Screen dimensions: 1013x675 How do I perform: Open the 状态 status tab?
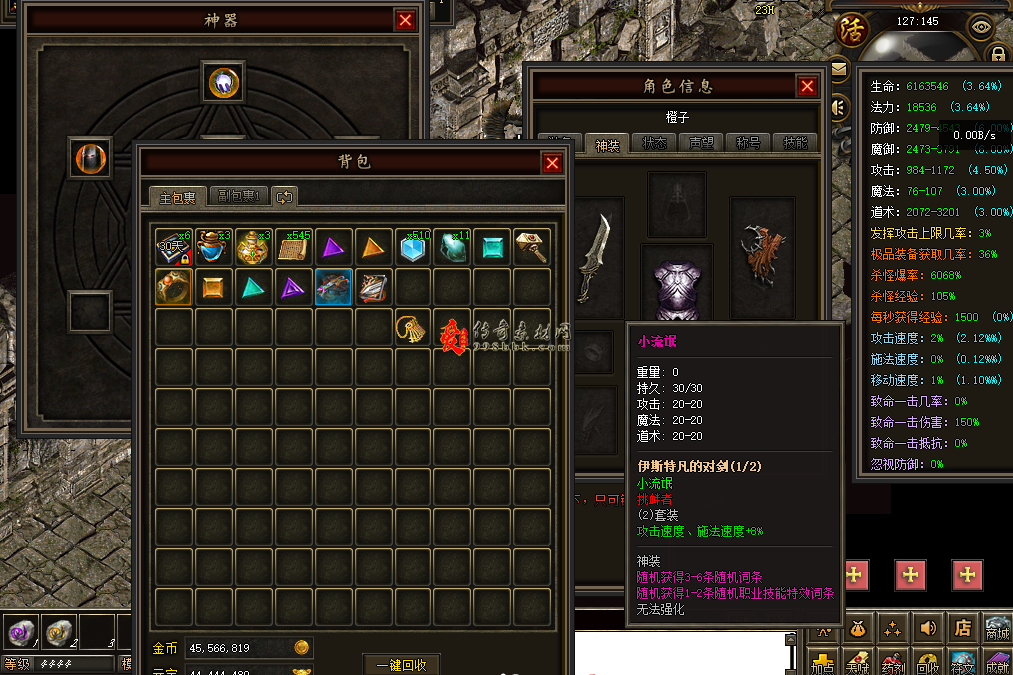point(655,143)
